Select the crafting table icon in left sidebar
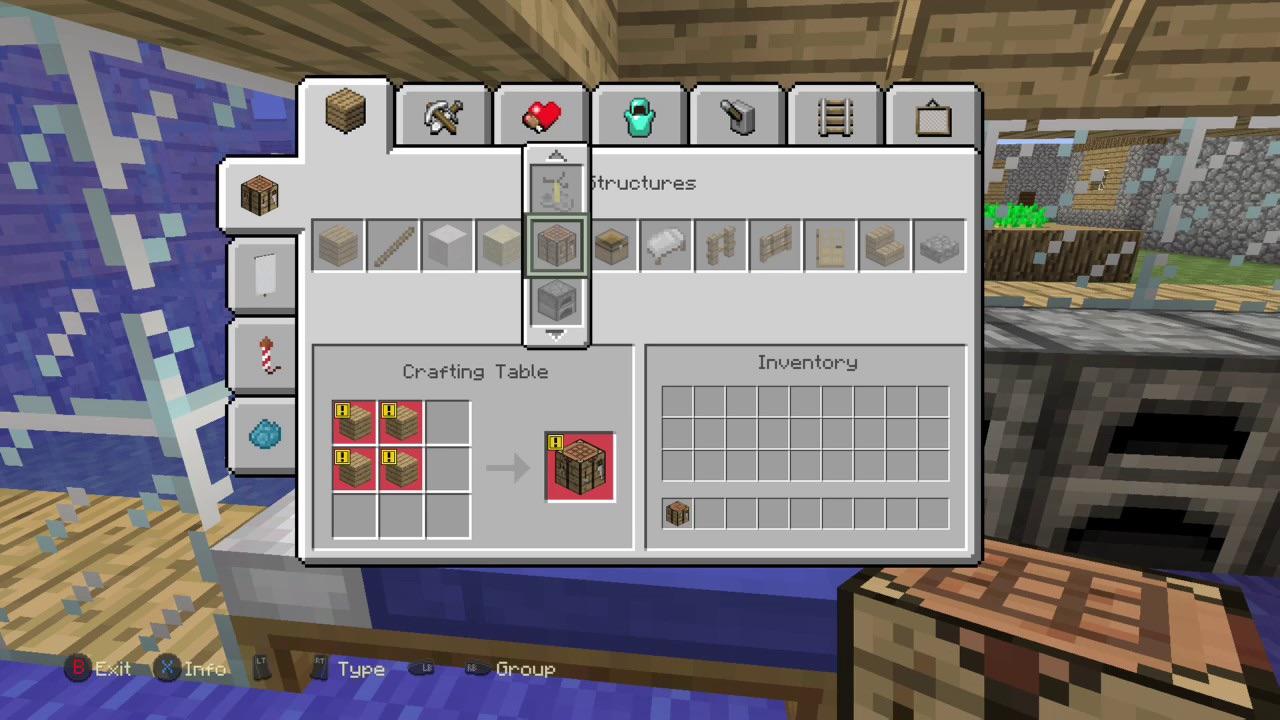 (260, 195)
